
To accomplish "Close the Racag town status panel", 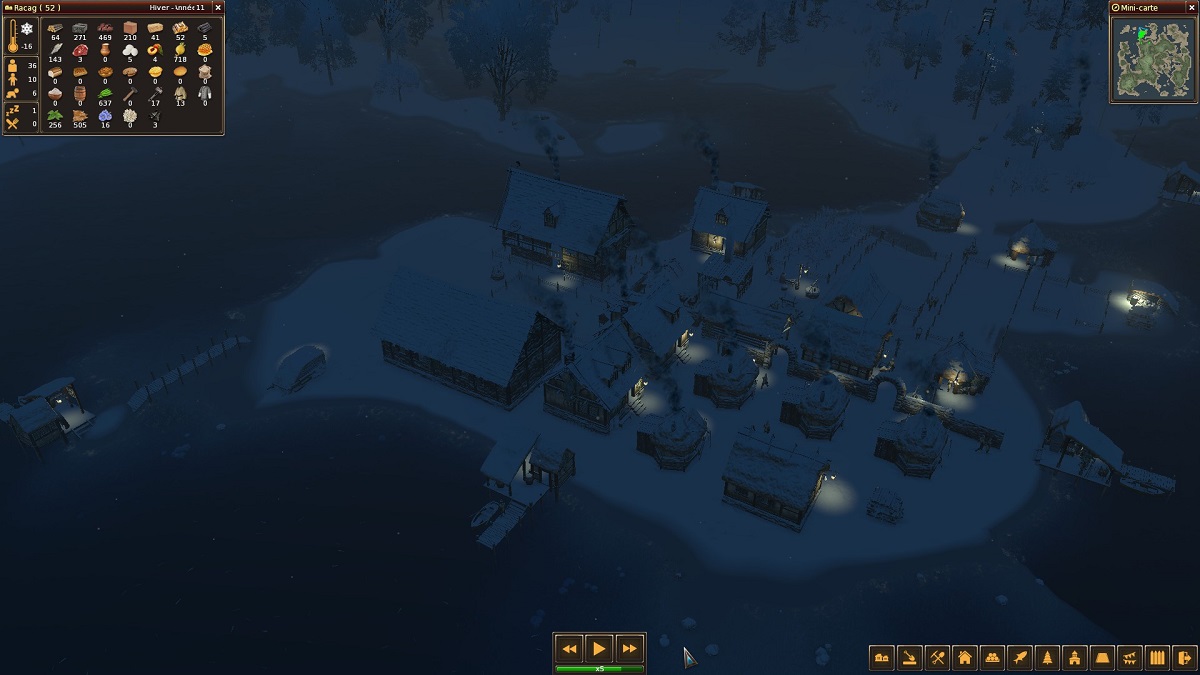I will [x=217, y=7].
